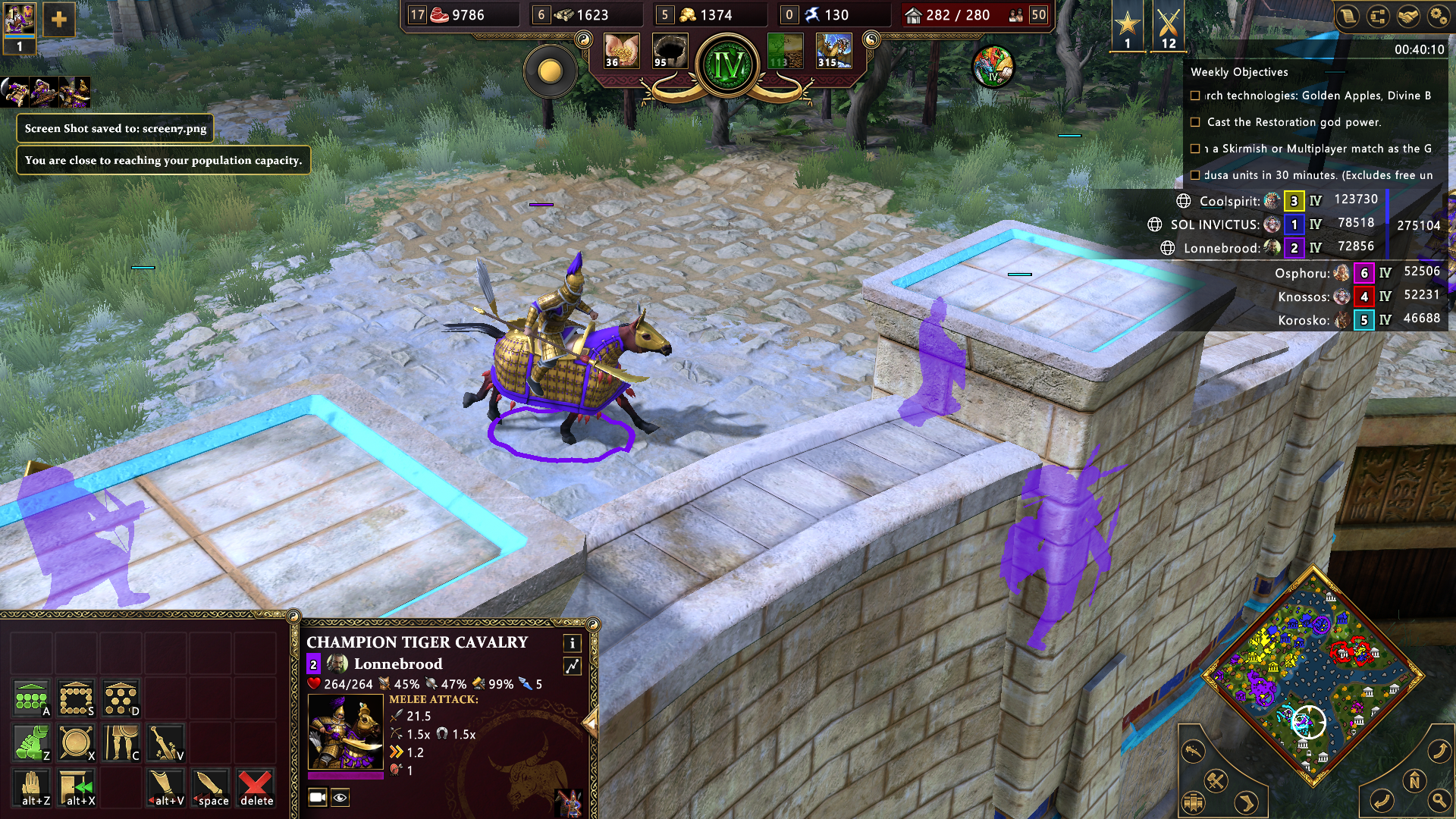Screen dimensions: 1456x819
Task: Toggle the eye icon under unit portrait
Action: point(340,797)
